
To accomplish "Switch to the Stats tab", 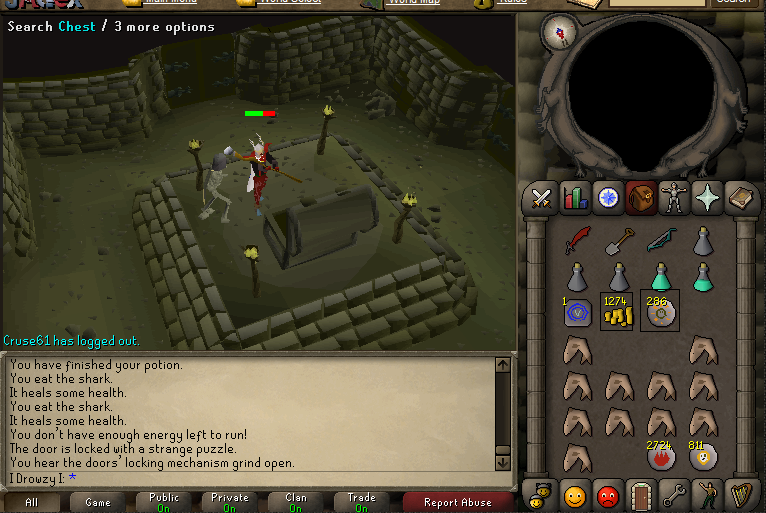I will [575, 198].
